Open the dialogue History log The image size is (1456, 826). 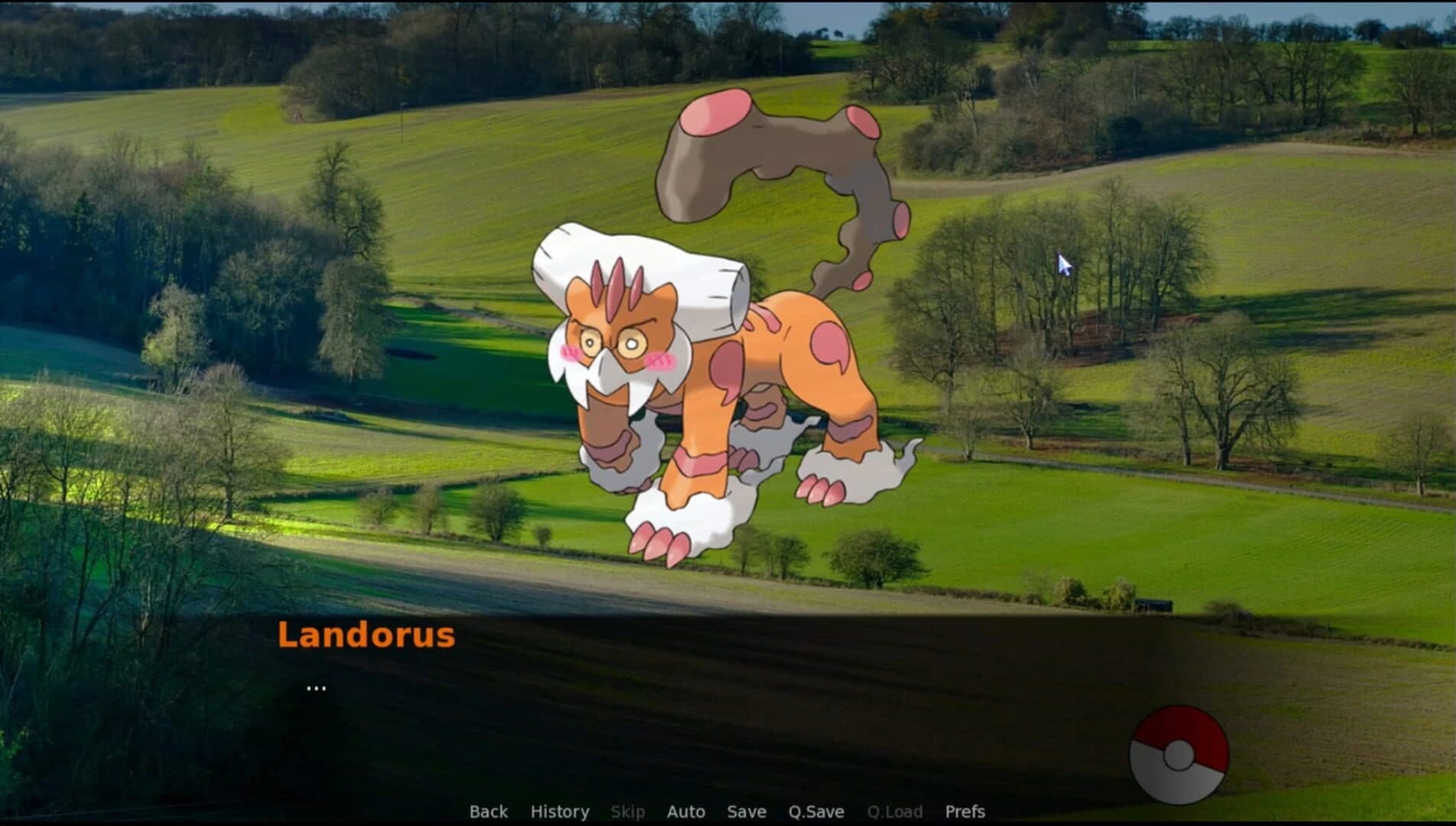(x=559, y=812)
